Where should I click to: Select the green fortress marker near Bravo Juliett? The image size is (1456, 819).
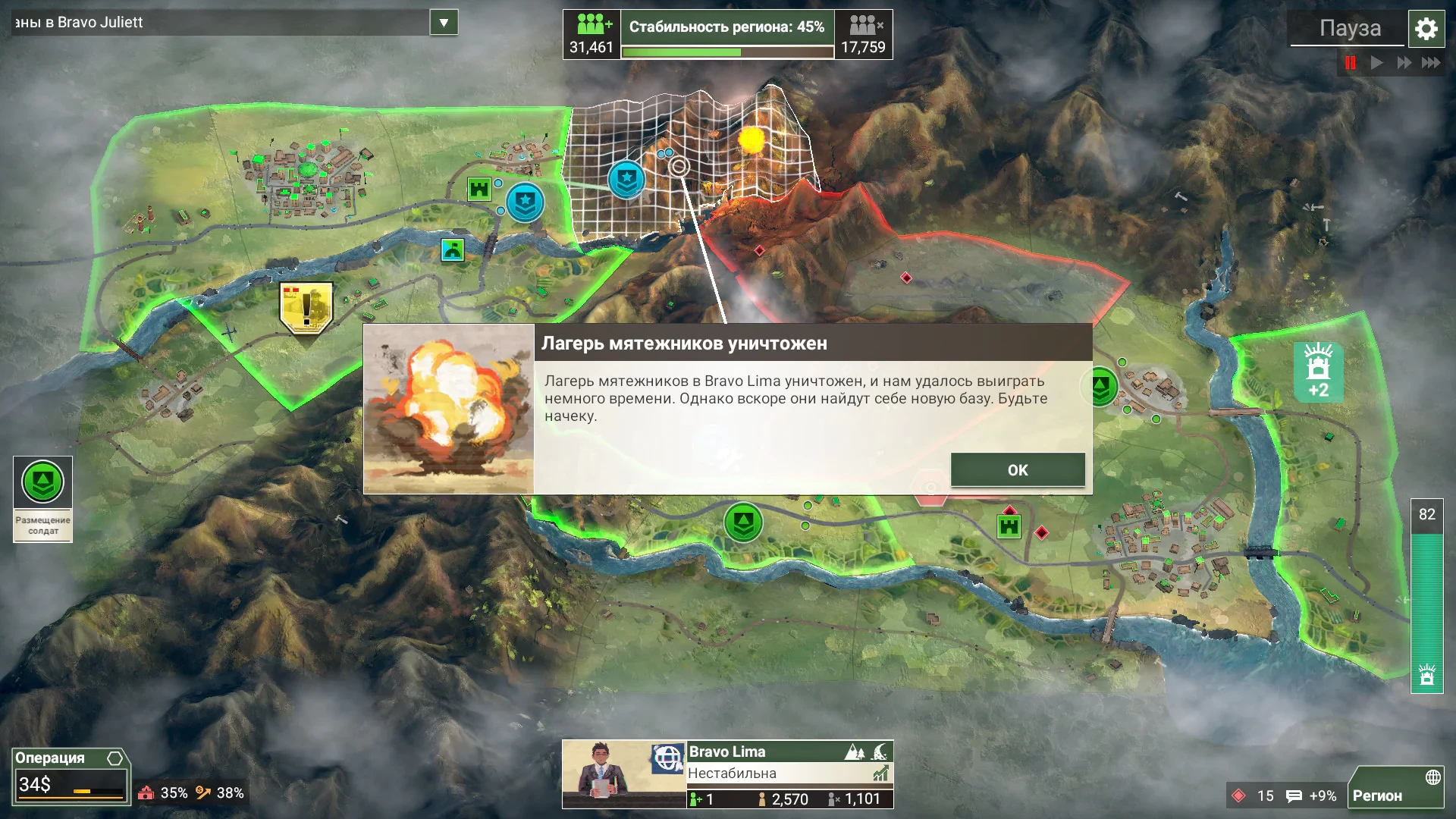pos(479,188)
